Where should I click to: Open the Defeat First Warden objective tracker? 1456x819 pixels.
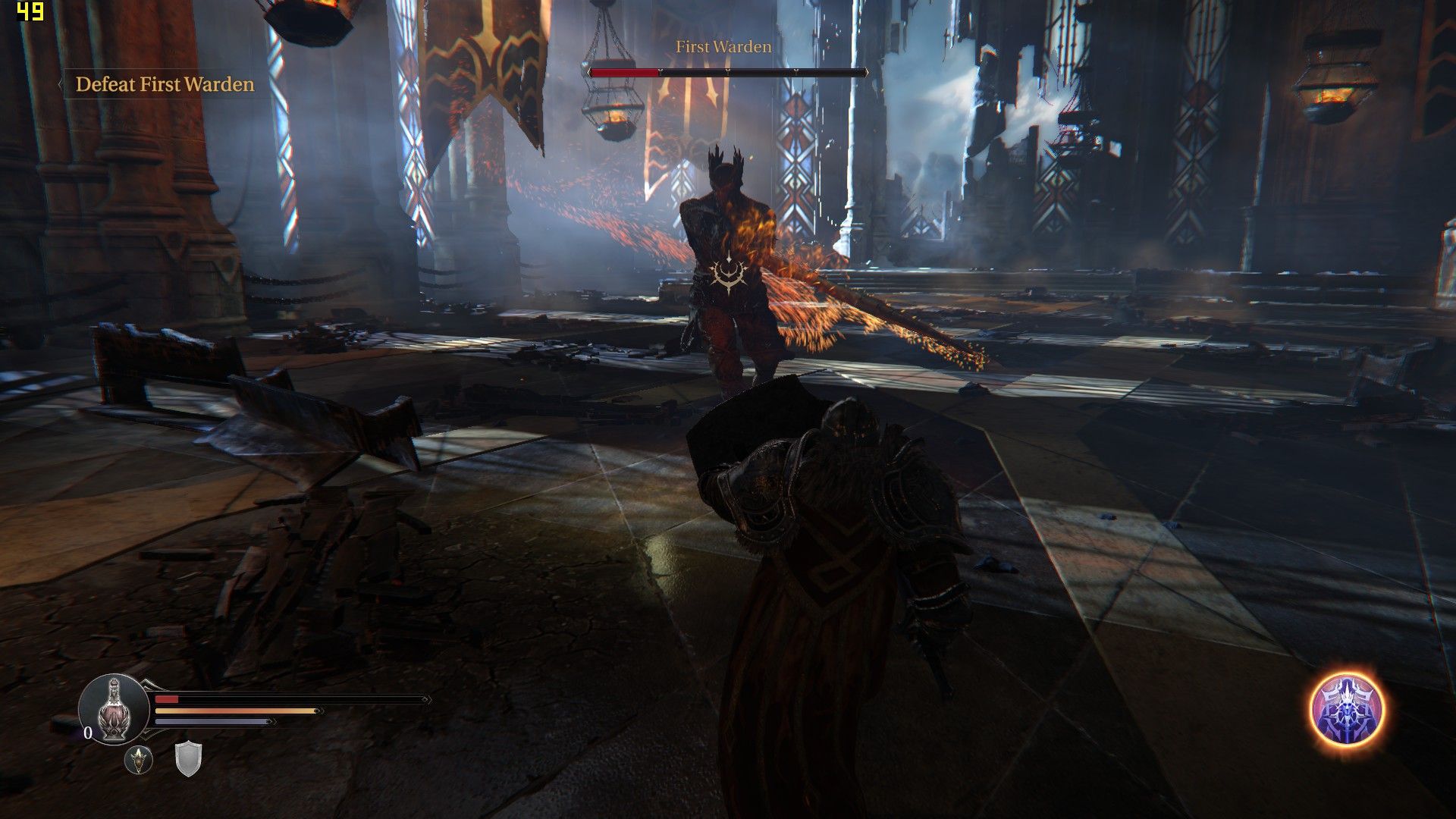165,84
